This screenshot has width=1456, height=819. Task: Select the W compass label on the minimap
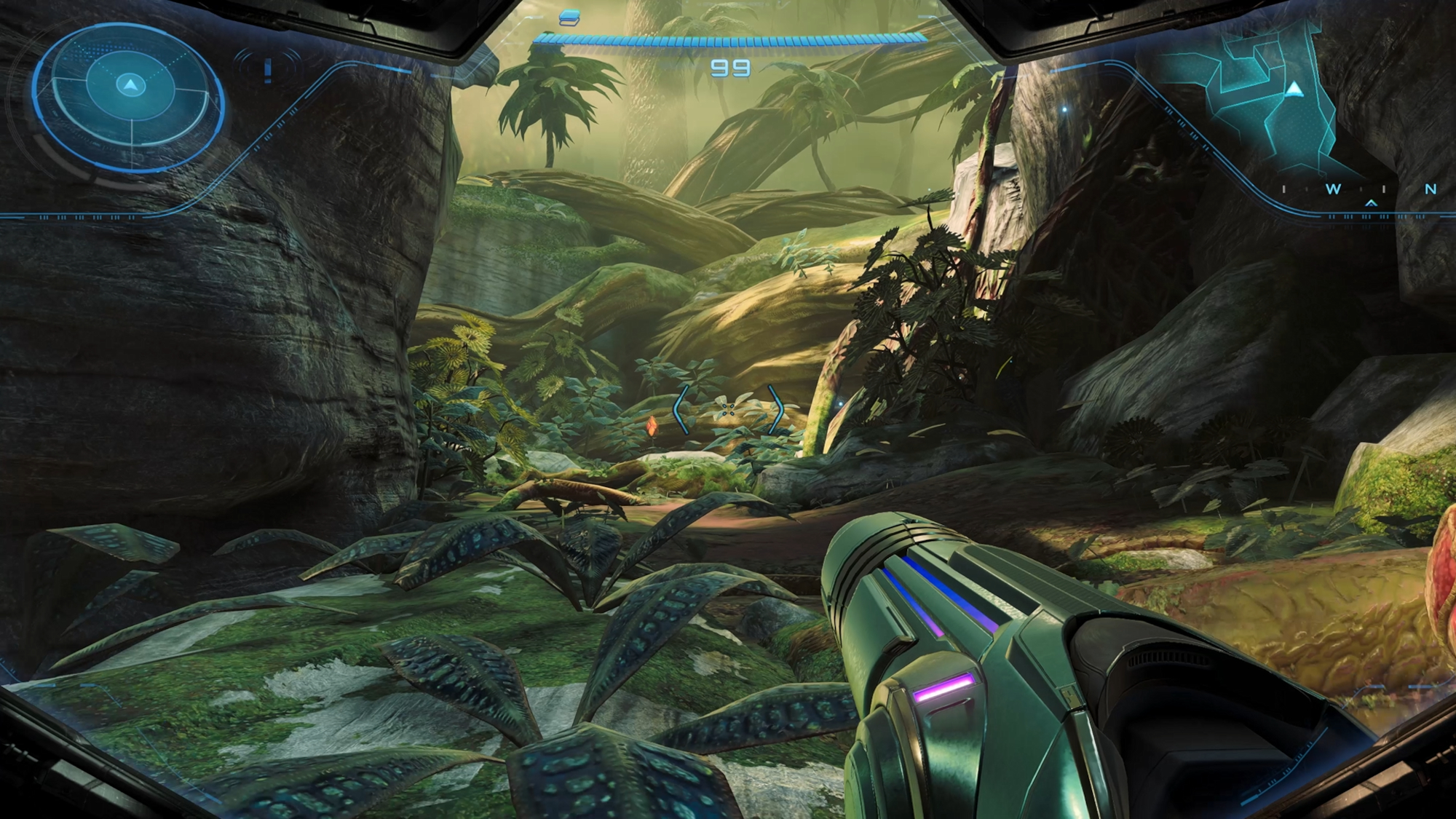click(1333, 190)
